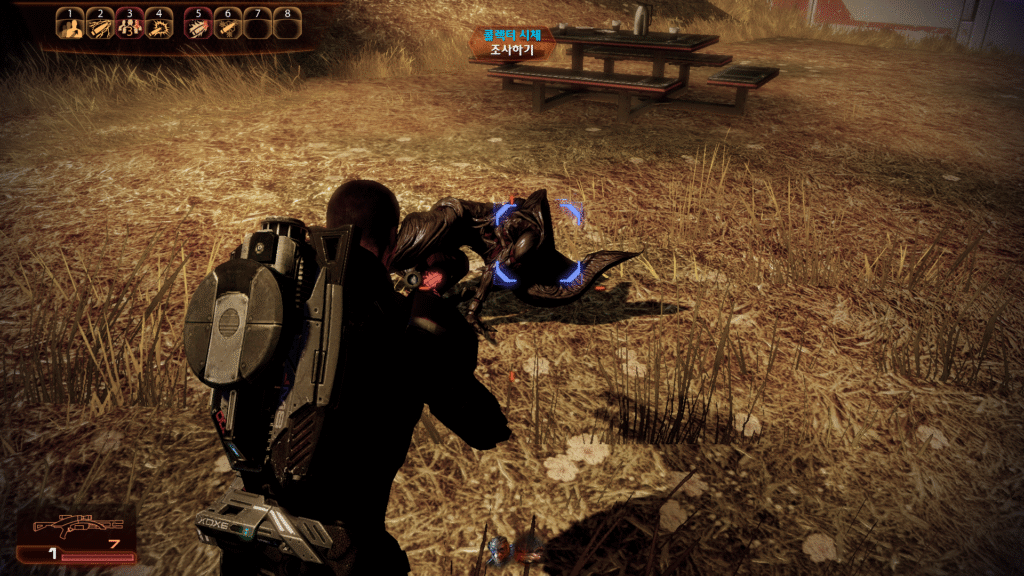Screen dimensions: 1024x576
Task: Activate the flaming ammo power in slot 5
Action: (x=198, y=27)
